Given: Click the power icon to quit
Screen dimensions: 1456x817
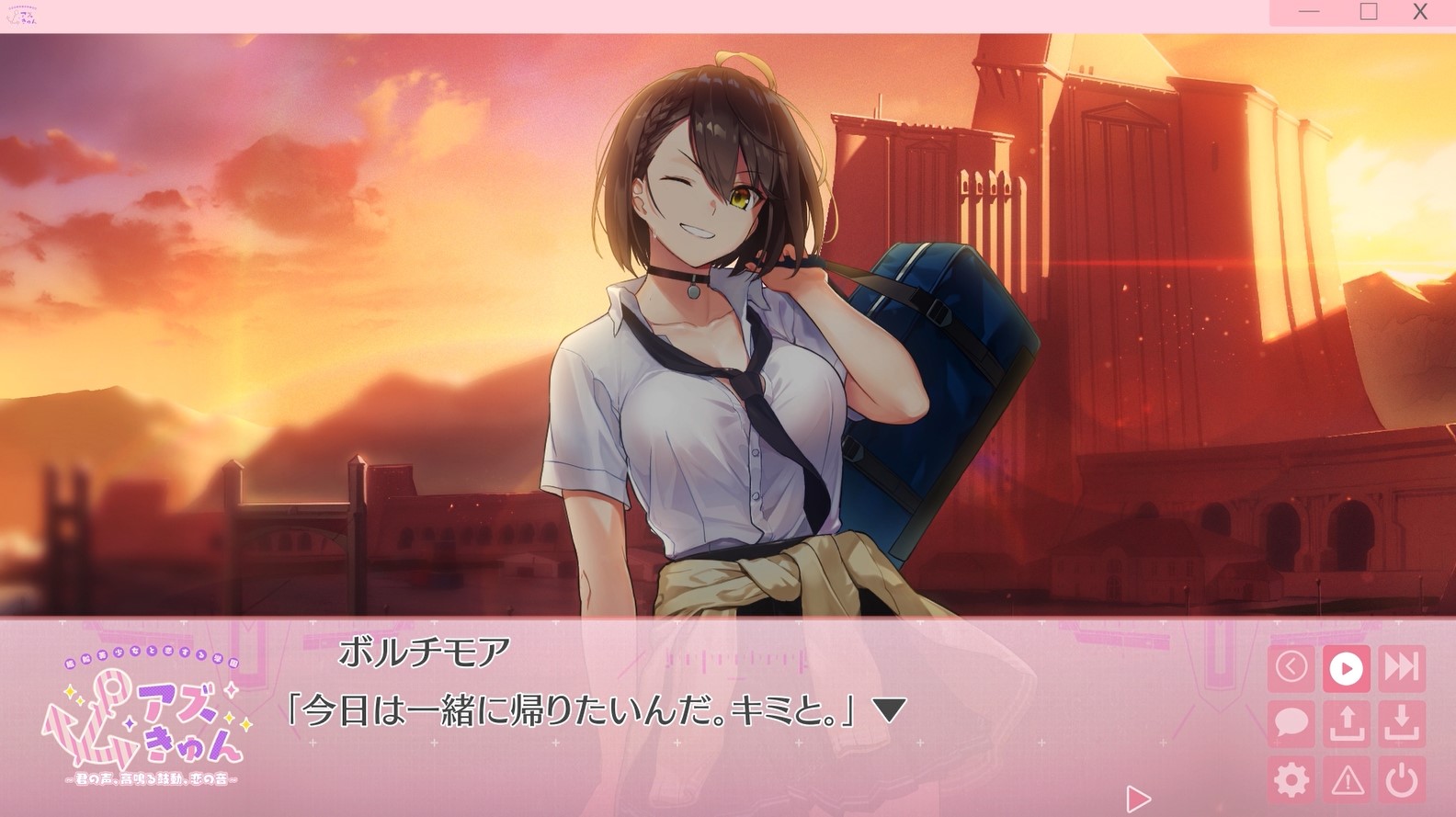Looking at the screenshot, I should [1402, 780].
